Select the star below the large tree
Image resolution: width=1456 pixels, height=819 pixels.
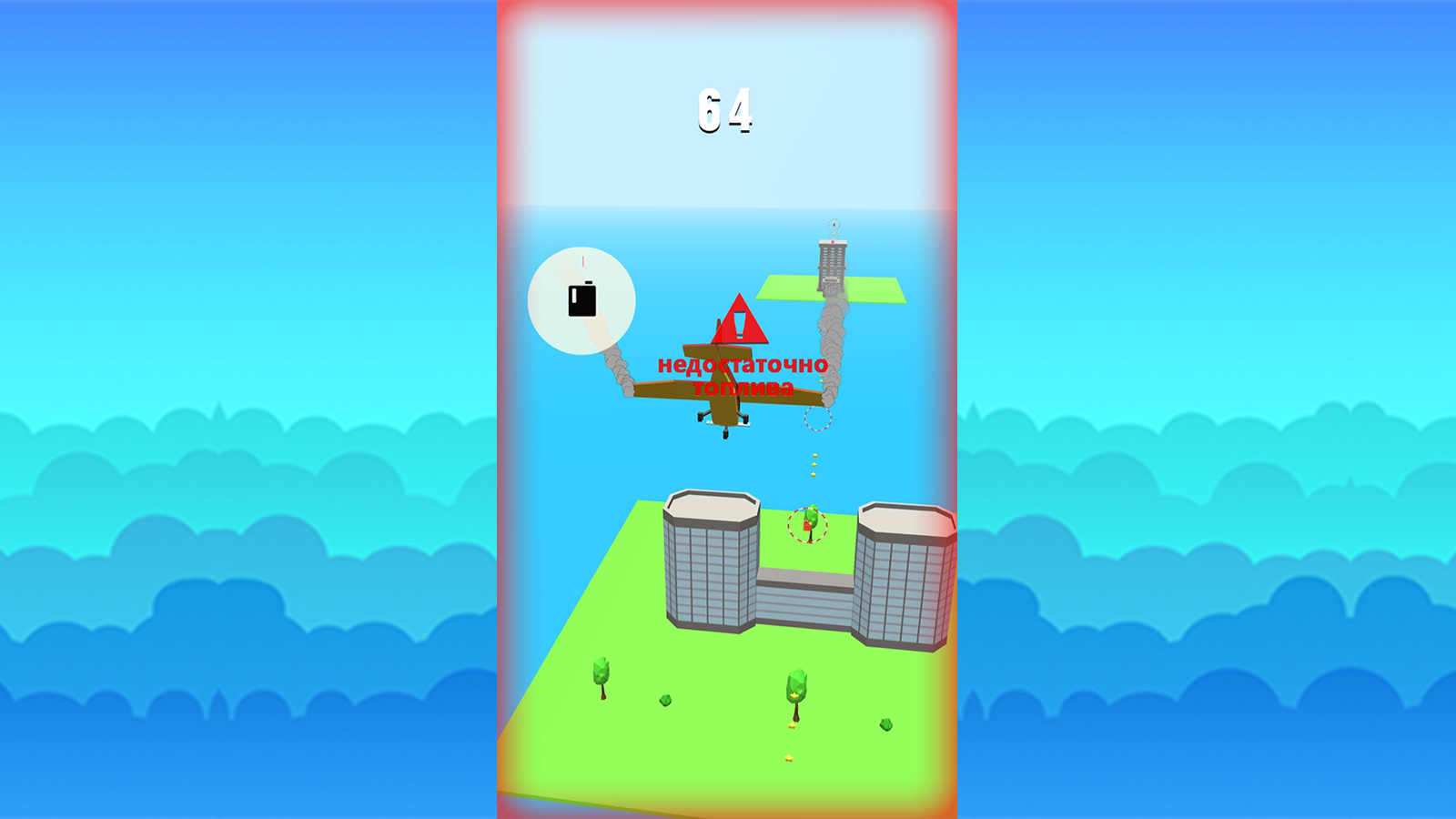click(x=791, y=725)
